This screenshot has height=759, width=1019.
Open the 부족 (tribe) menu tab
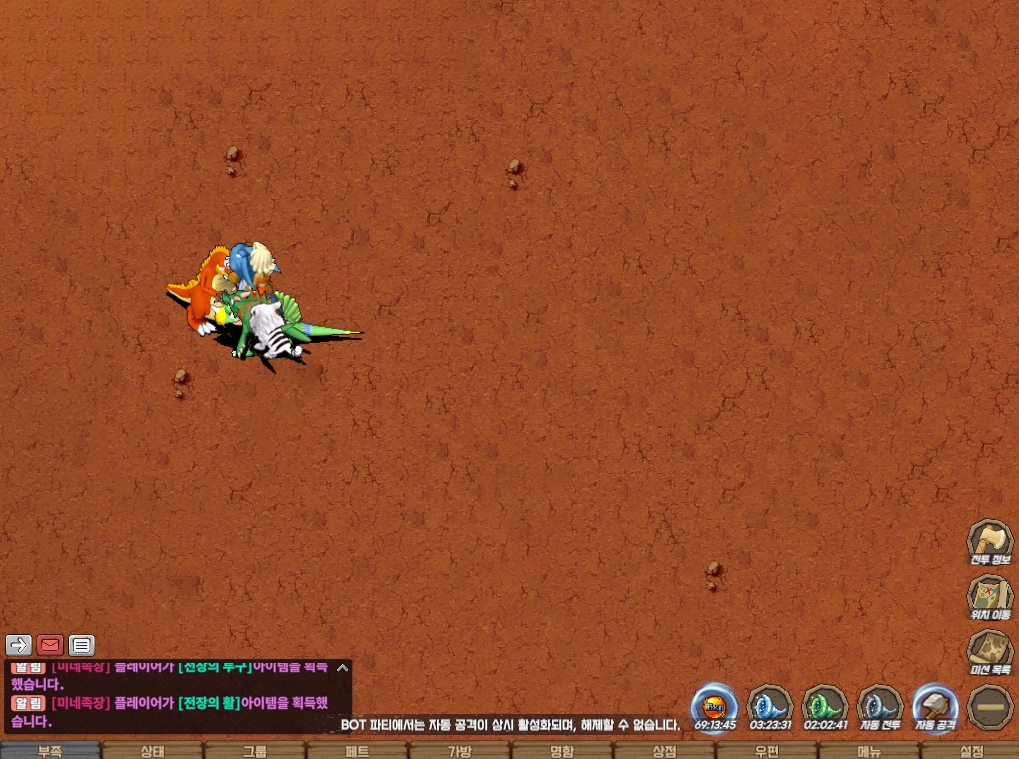tap(50, 751)
